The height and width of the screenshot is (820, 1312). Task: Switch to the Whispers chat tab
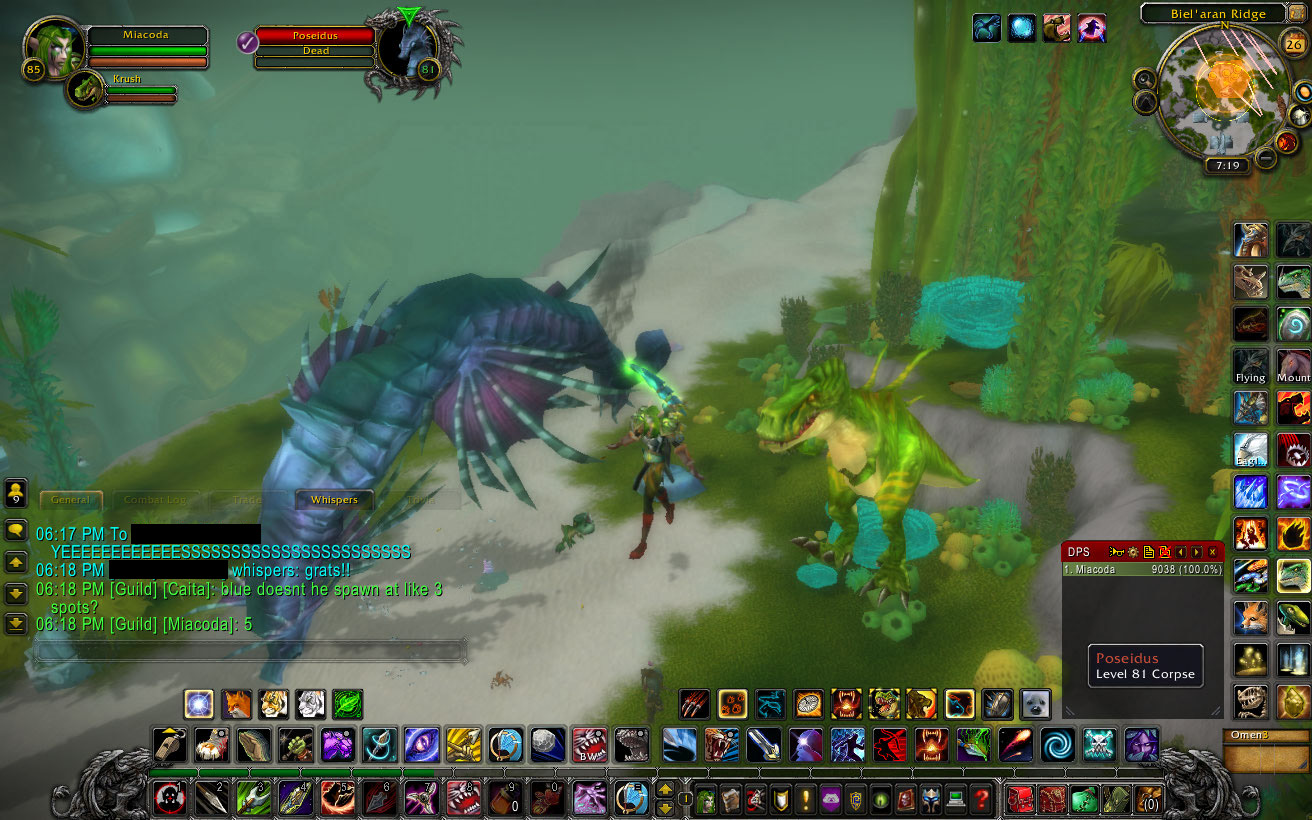point(334,499)
